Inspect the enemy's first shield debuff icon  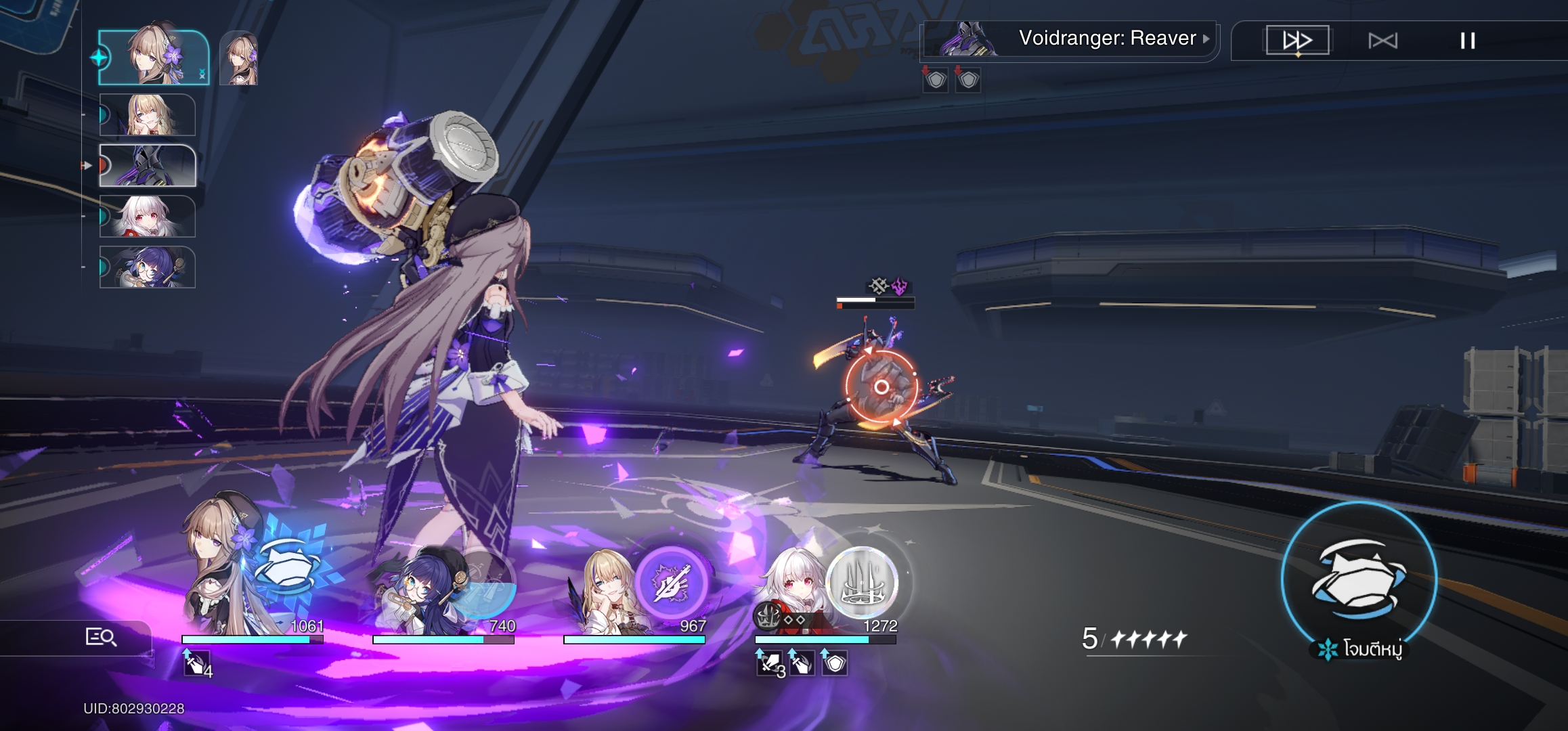pyautogui.click(x=936, y=81)
